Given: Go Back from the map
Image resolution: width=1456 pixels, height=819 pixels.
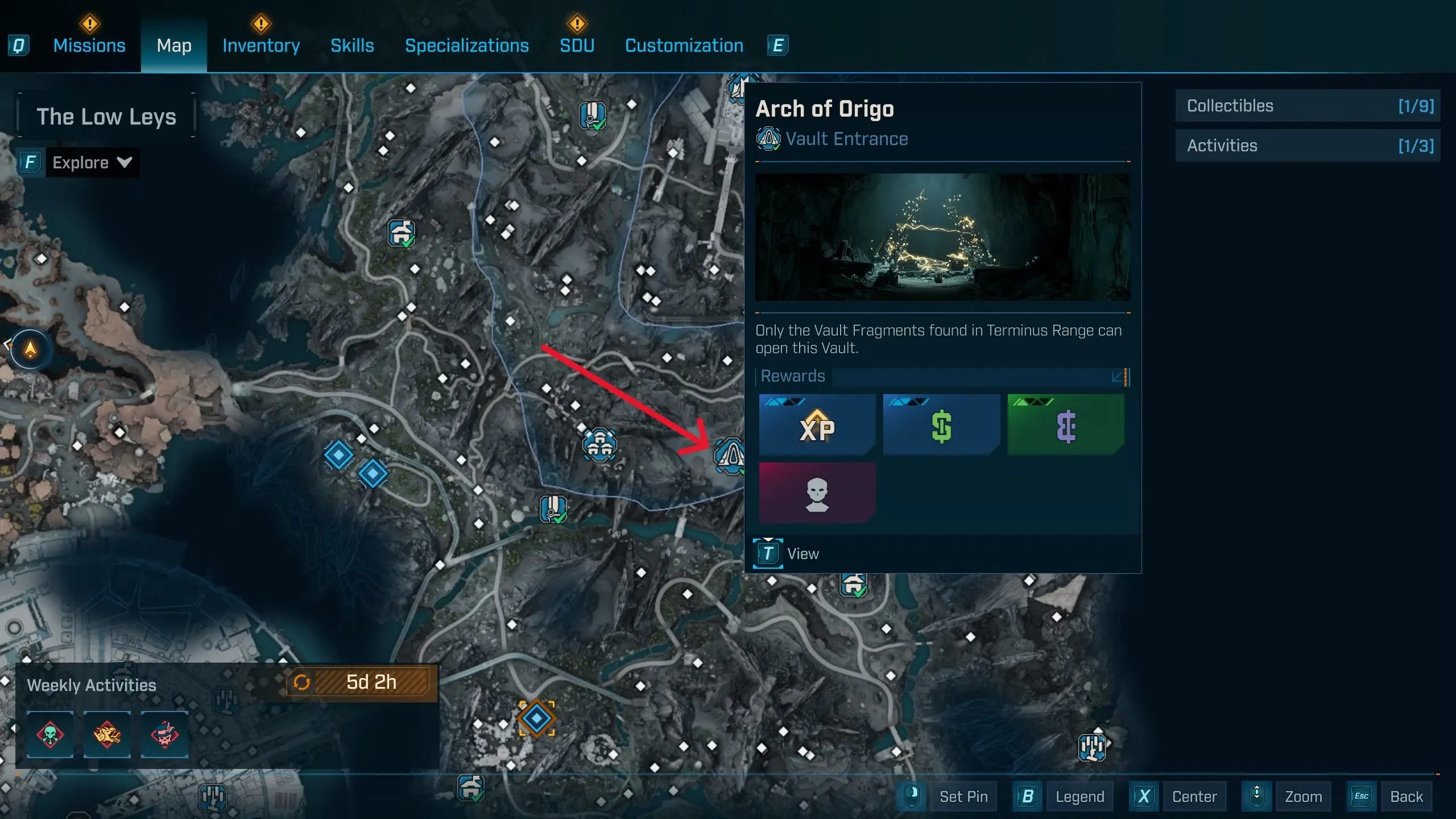Looking at the screenshot, I should [1406, 796].
